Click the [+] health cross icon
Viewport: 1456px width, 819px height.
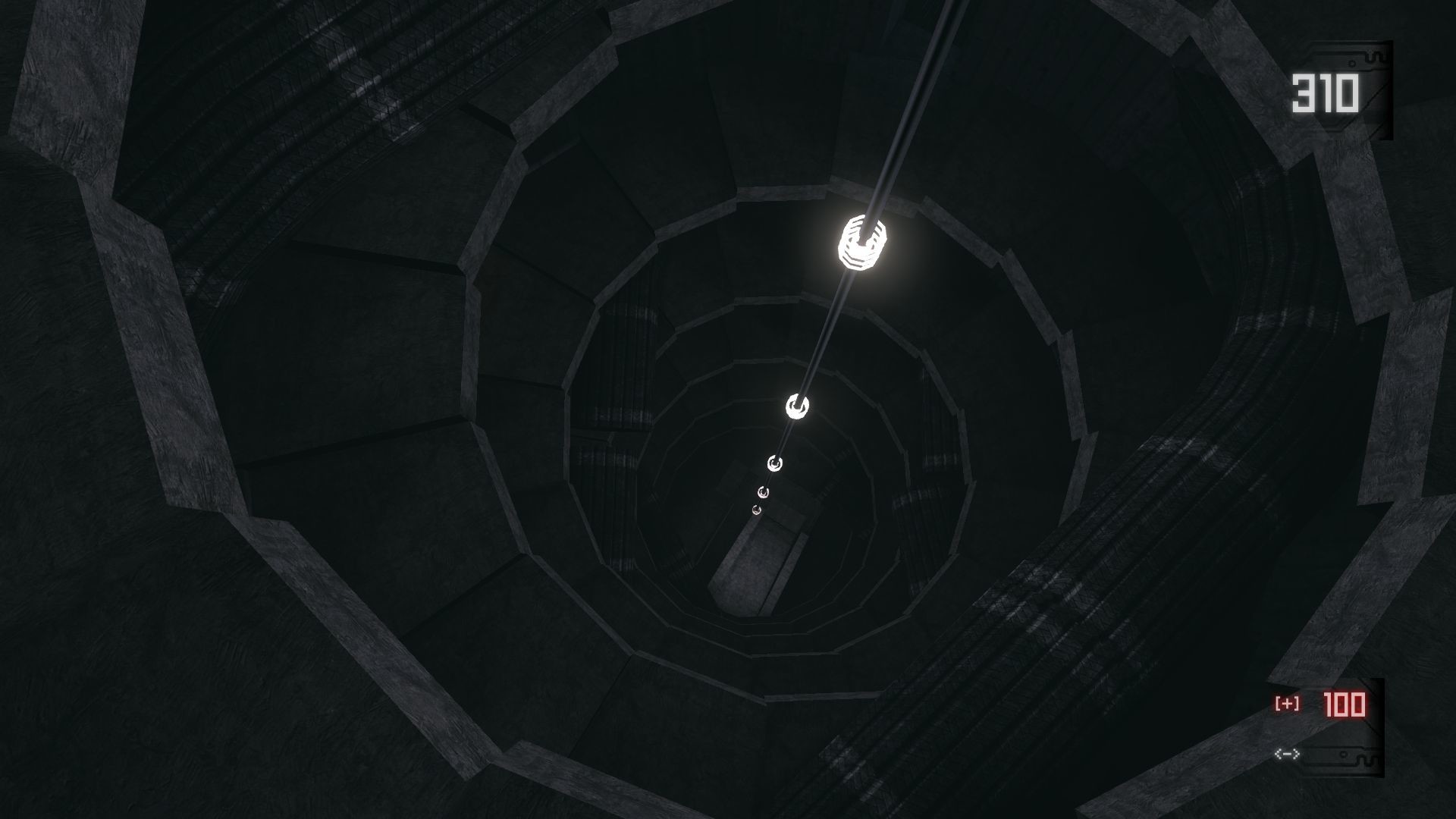coord(1287,703)
